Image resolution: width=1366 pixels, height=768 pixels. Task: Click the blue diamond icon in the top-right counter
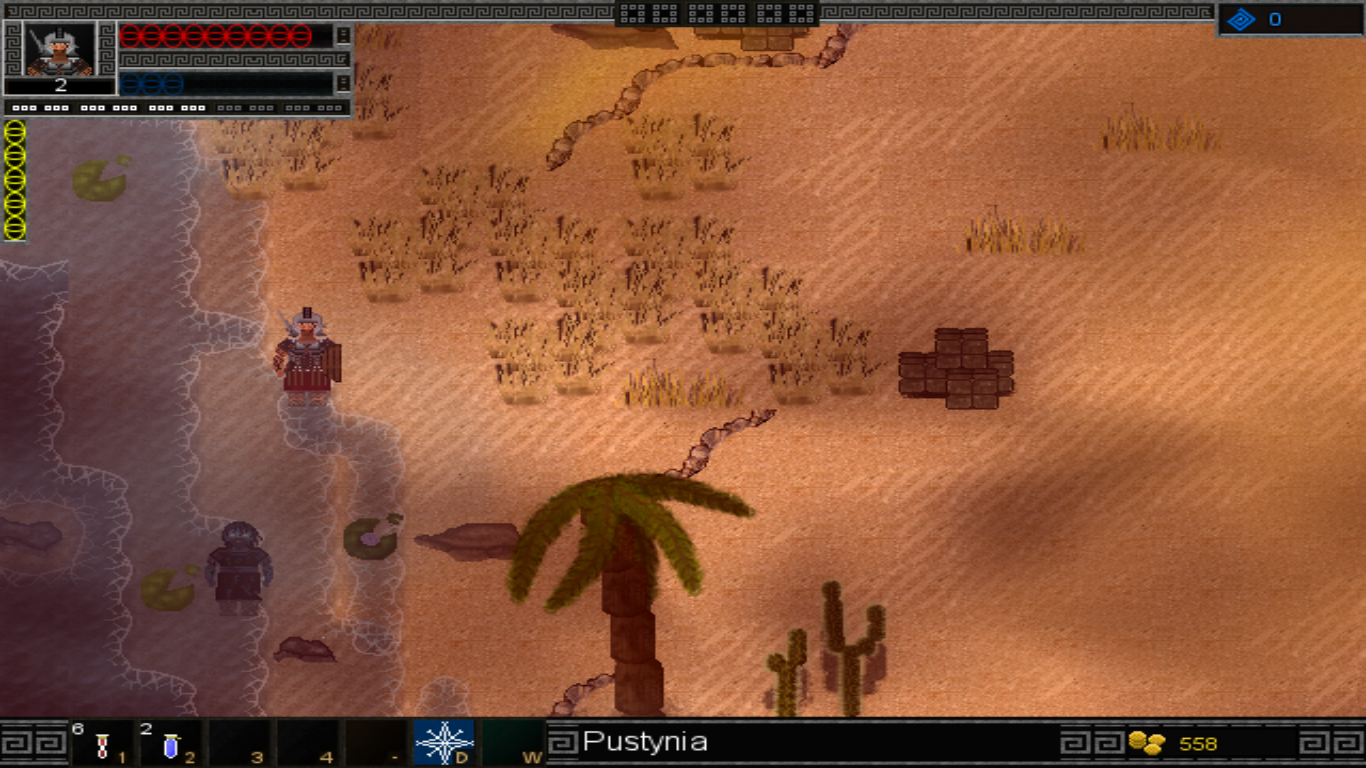point(1241,20)
